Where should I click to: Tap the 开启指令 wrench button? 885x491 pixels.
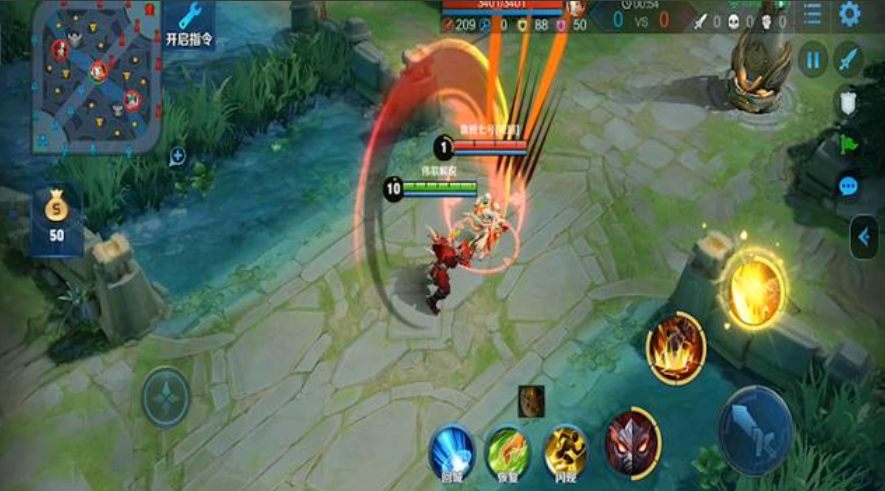click(189, 24)
